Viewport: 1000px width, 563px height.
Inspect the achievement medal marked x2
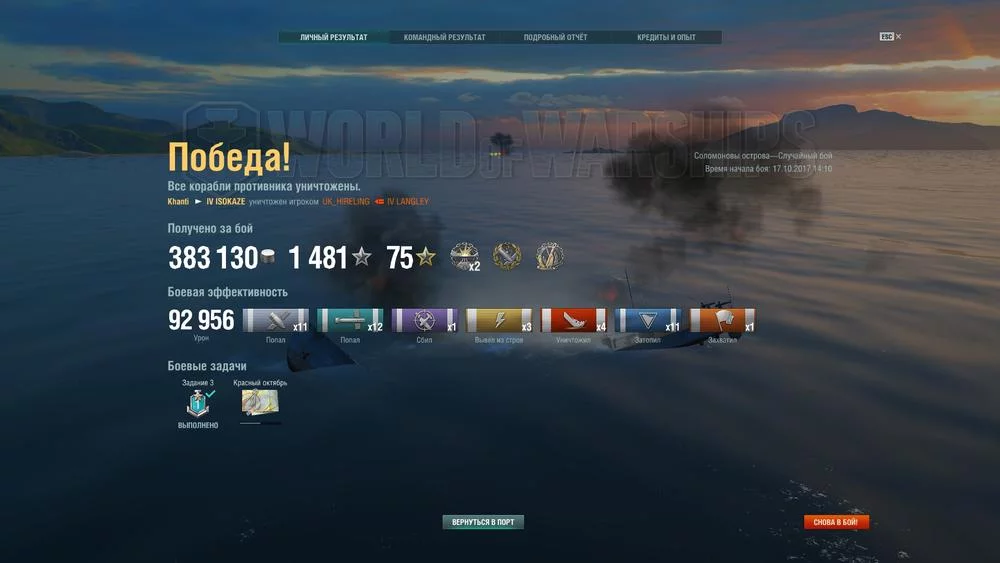(465, 257)
